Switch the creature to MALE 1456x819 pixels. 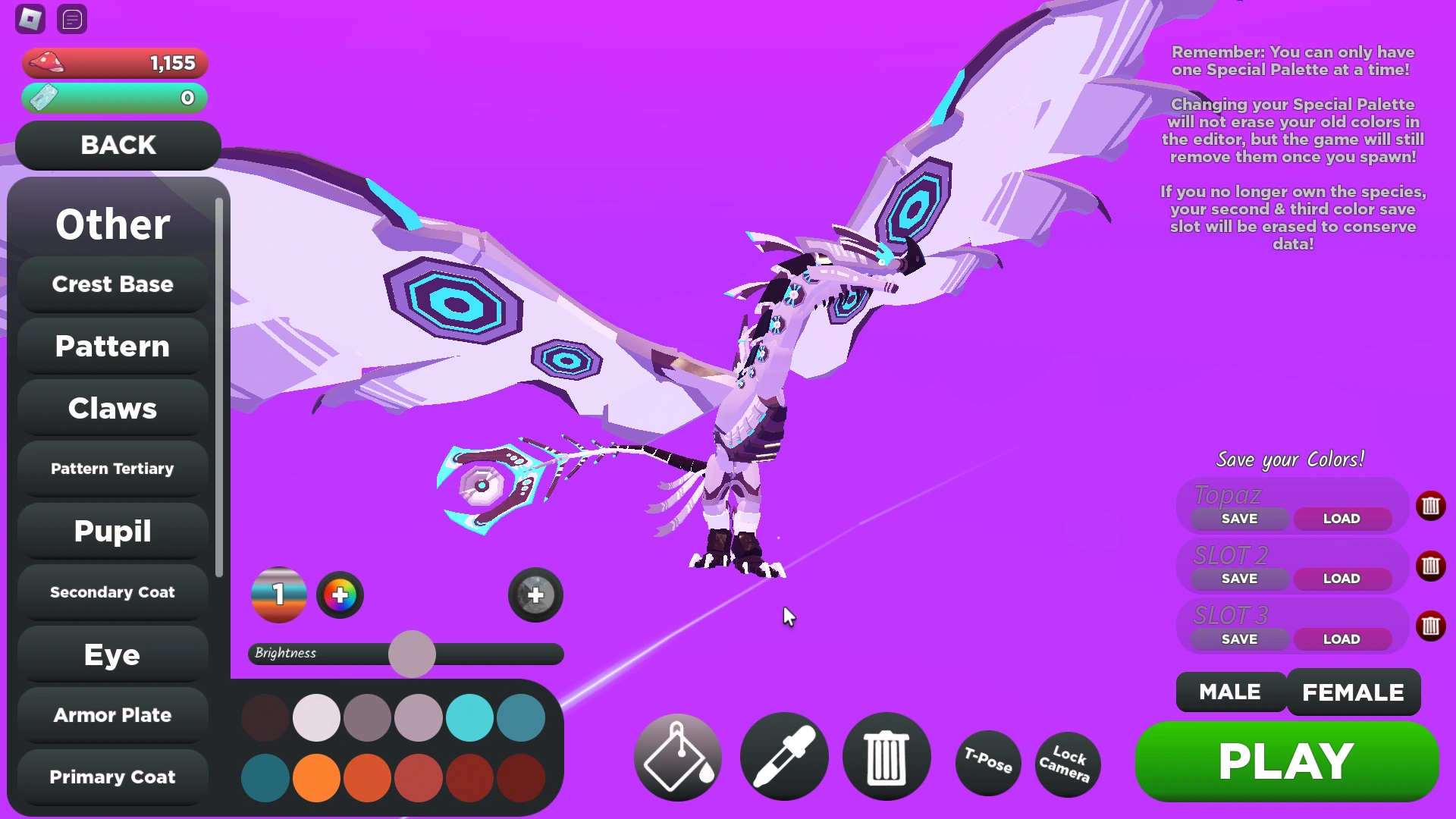pos(1229,692)
